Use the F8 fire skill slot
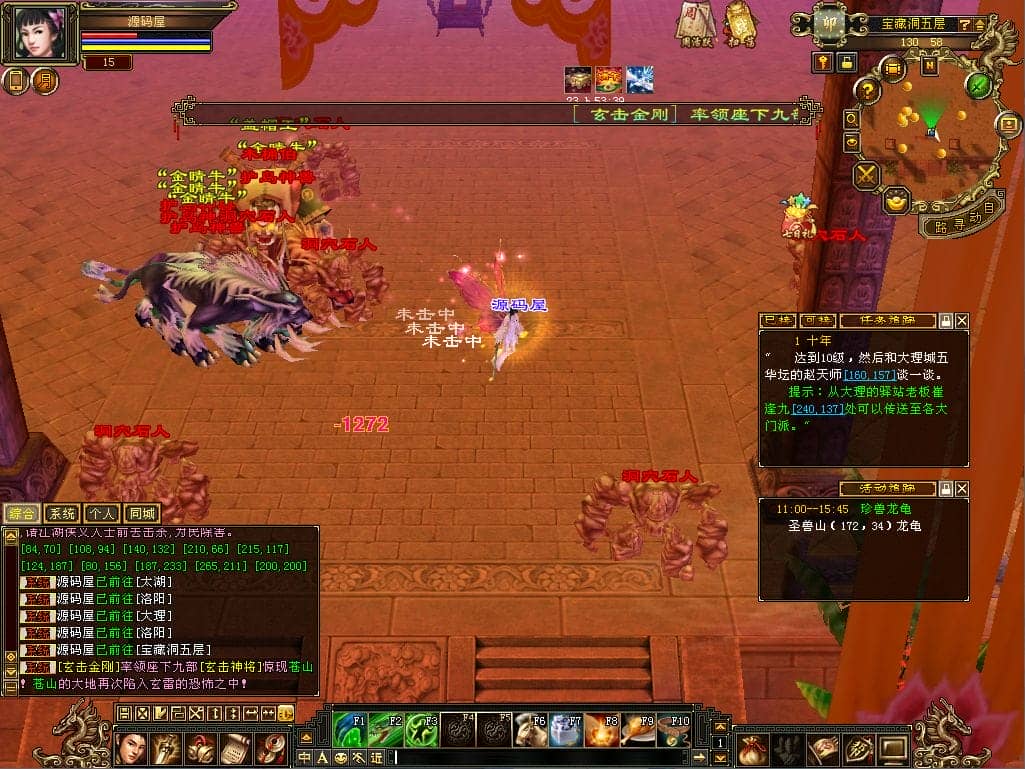The height and width of the screenshot is (769, 1025). (x=602, y=730)
